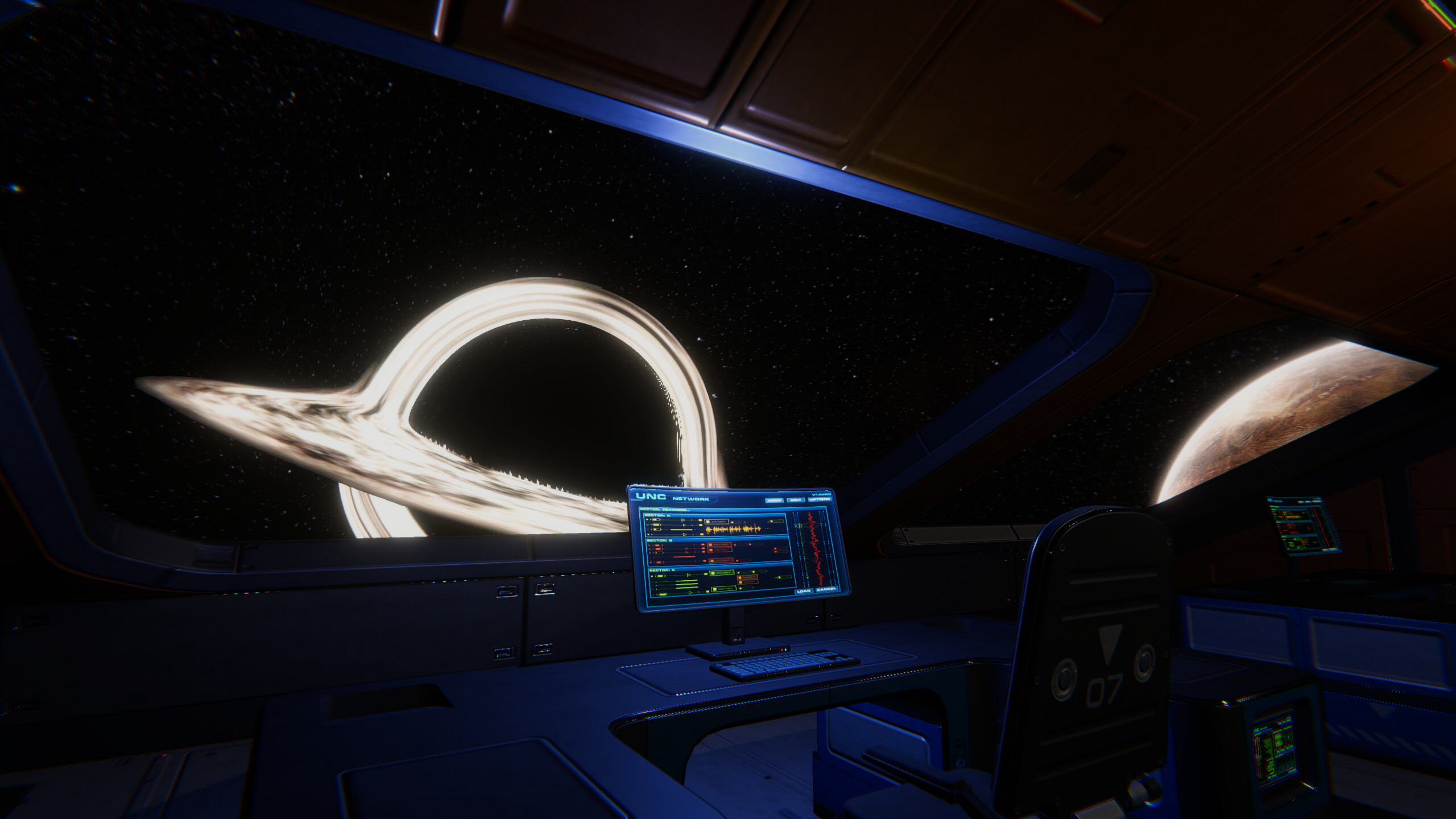This screenshot has height=819, width=1456.
Task: Enable the square toggle on Sector B's first channel
Action: (650, 545)
